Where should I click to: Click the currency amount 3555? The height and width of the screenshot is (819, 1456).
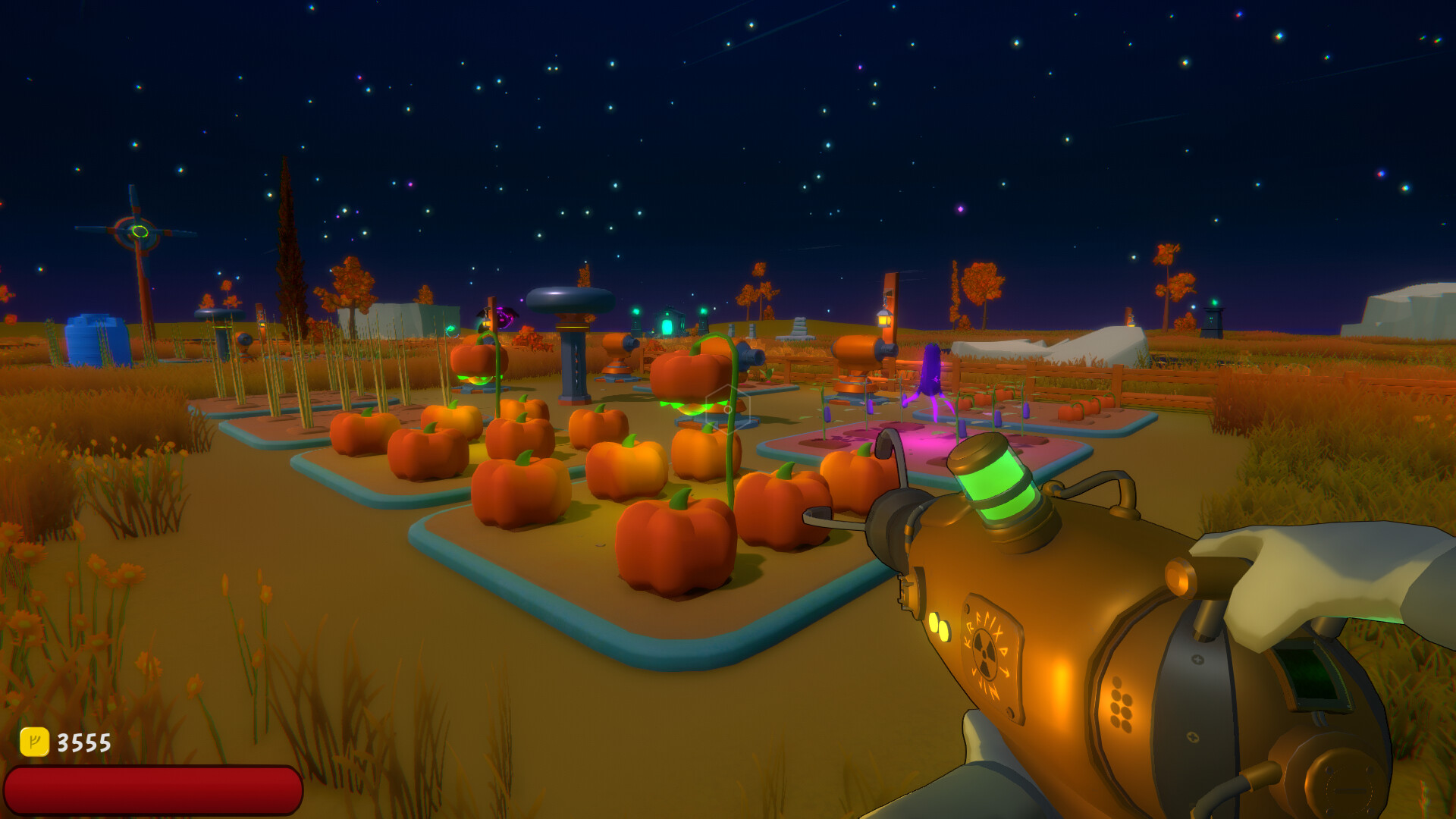[x=83, y=741]
